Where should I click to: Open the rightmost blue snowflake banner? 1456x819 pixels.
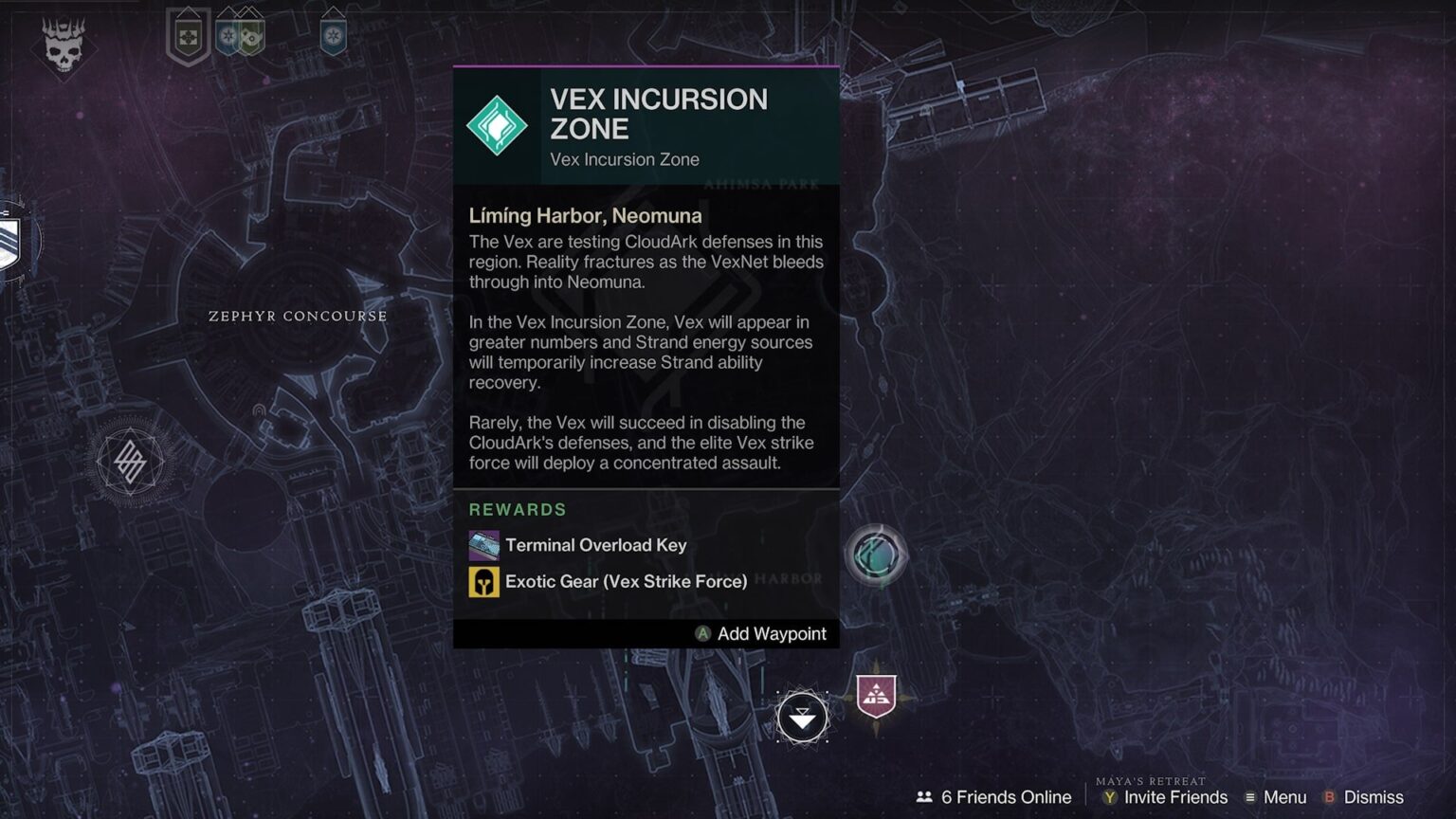tap(334, 34)
